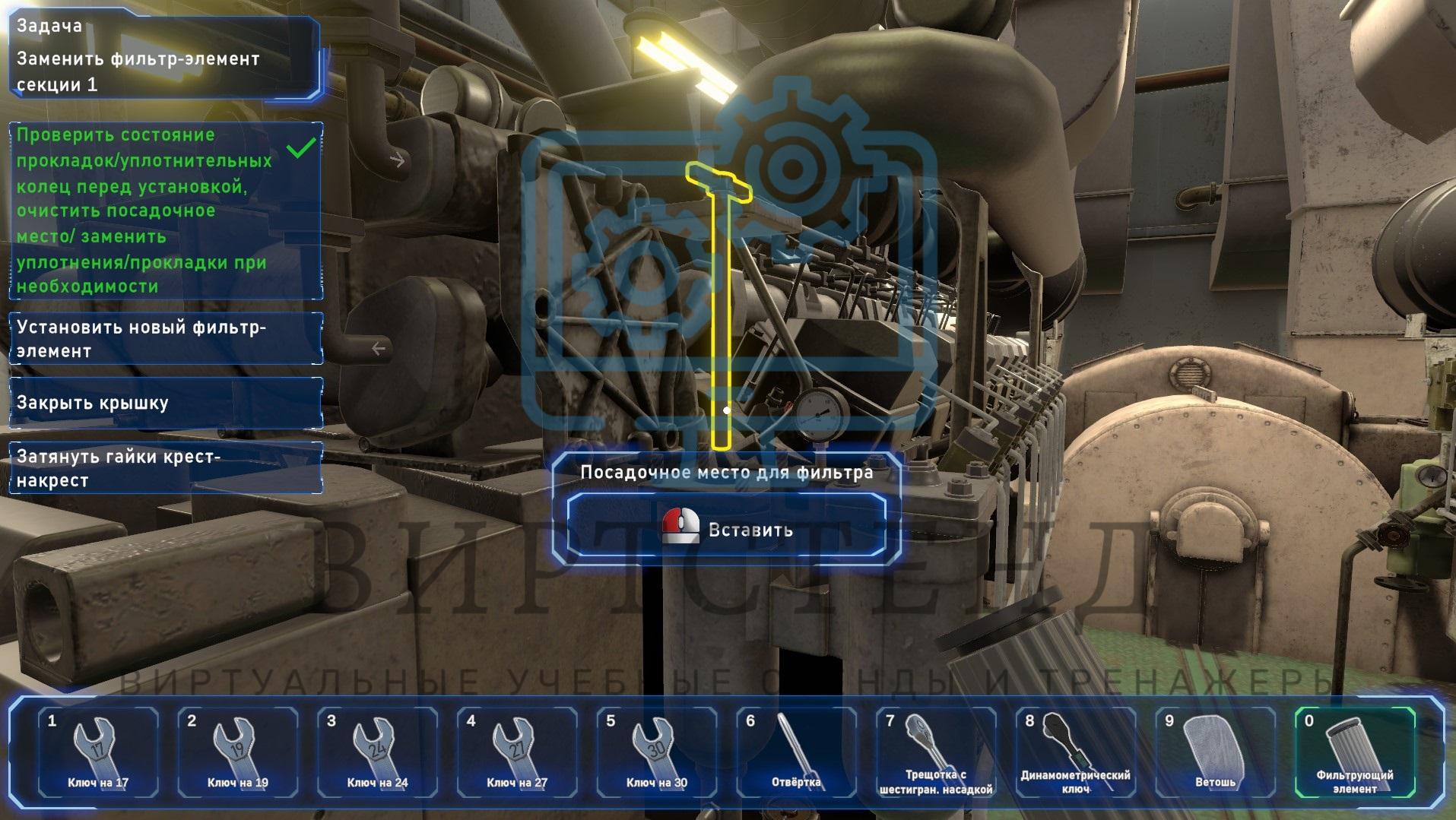The height and width of the screenshot is (820, 1456).
Task: Choose the 'Затянуть гайки крест-накрест' step
Action: click(x=165, y=468)
